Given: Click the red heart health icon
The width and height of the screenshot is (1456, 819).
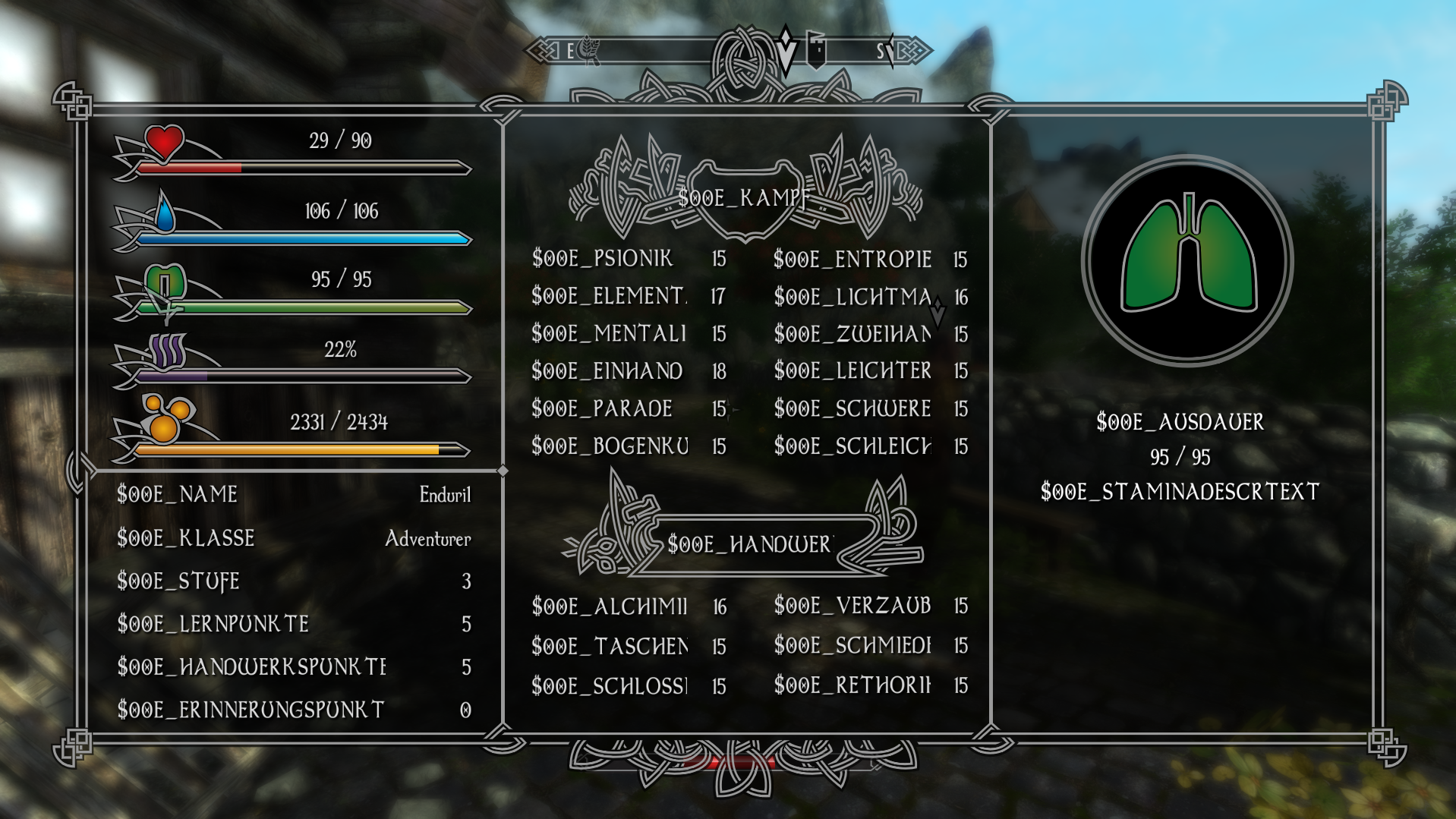Looking at the screenshot, I should pos(164,142).
